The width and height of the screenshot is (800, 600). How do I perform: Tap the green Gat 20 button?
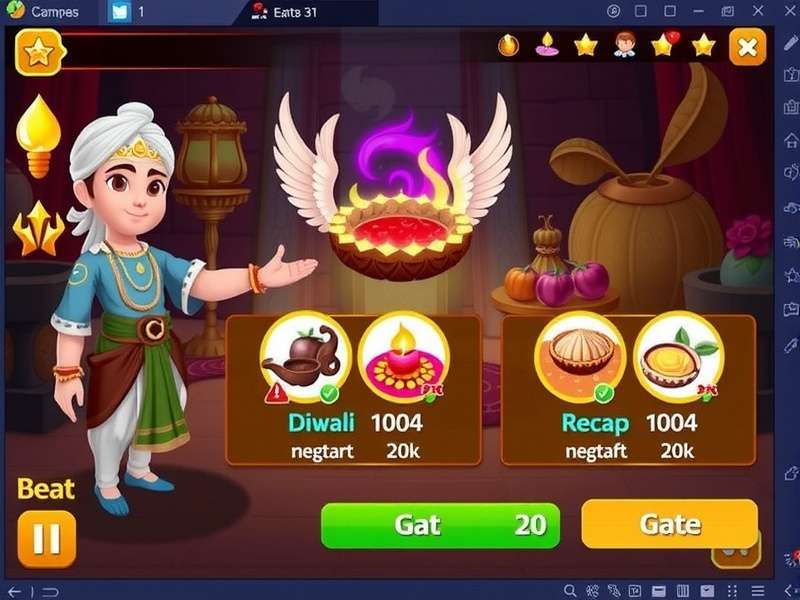click(439, 525)
